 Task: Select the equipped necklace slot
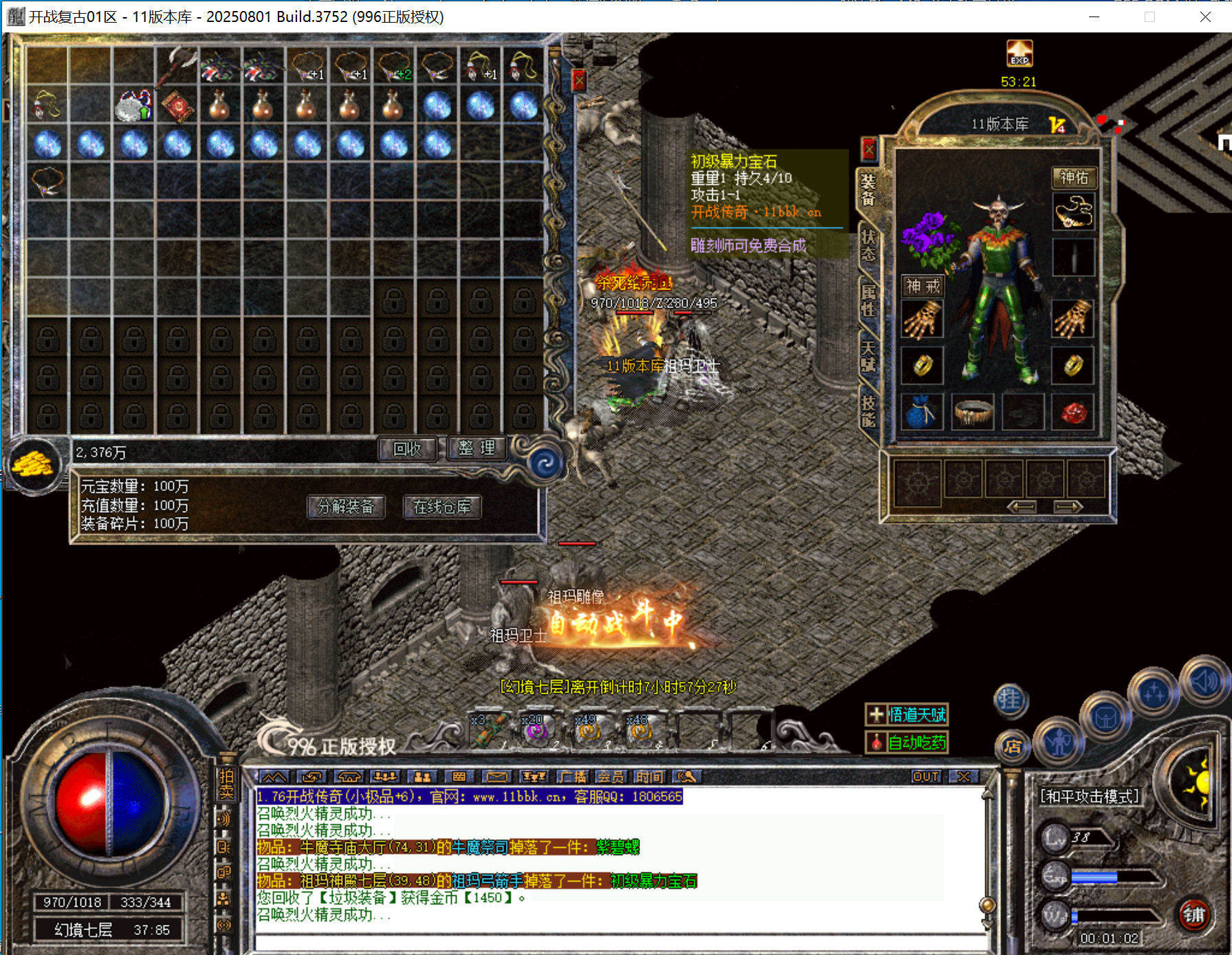1073,212
